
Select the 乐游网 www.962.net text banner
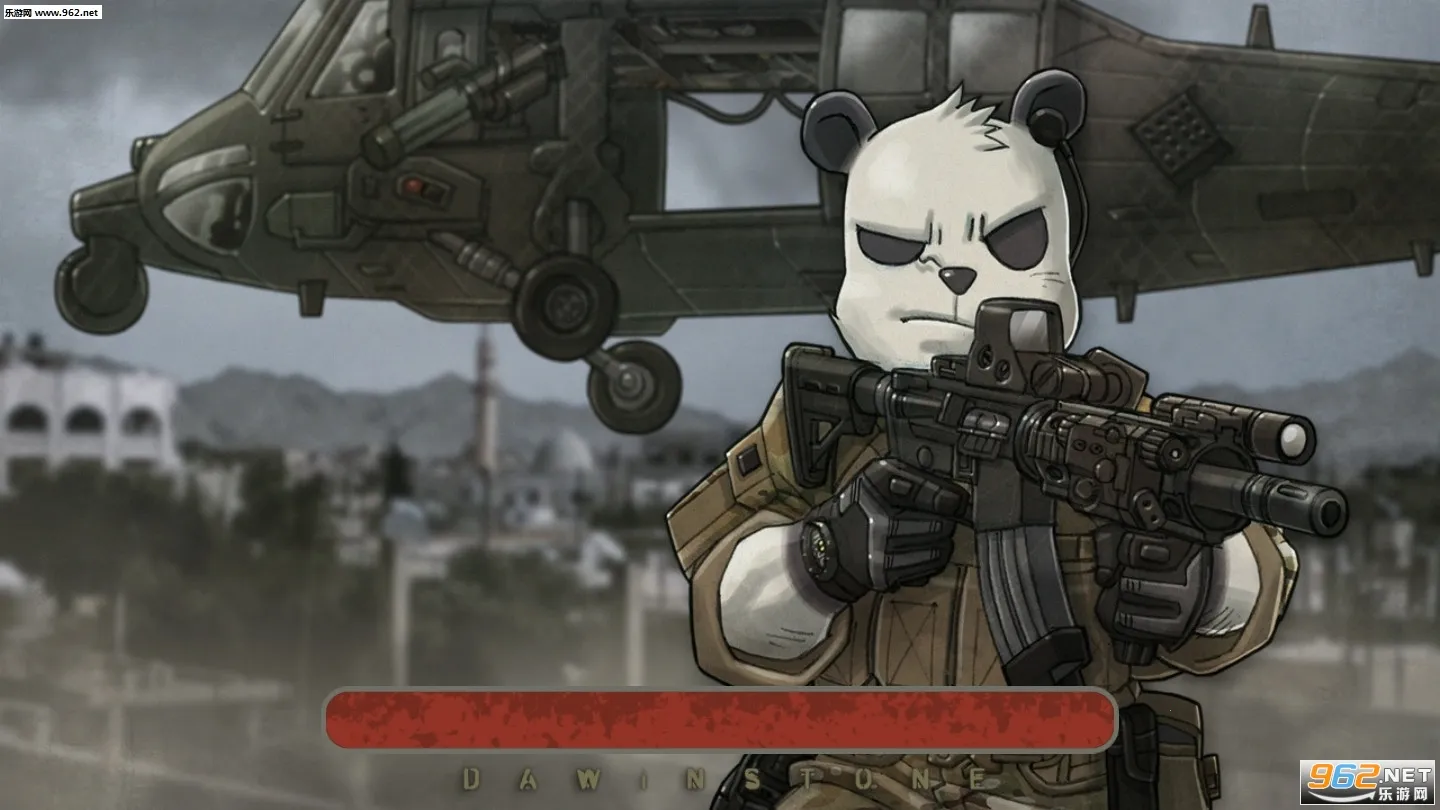[x=55, y=14]
